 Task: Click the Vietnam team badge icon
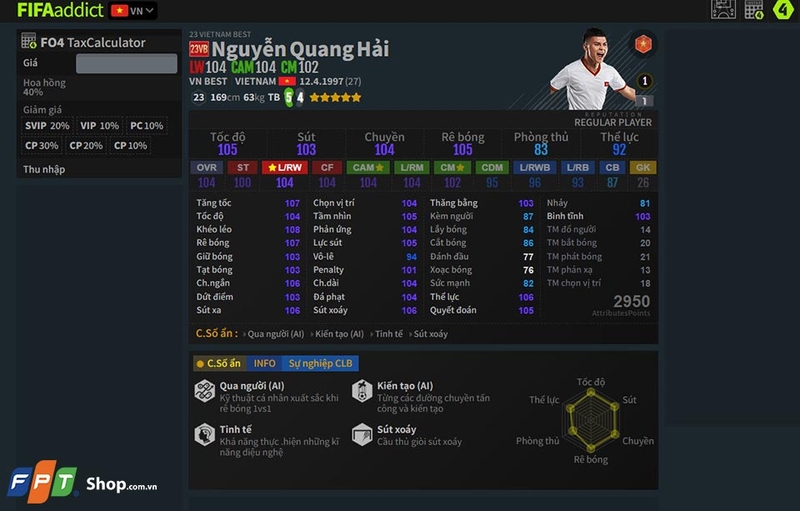(642, 44)
